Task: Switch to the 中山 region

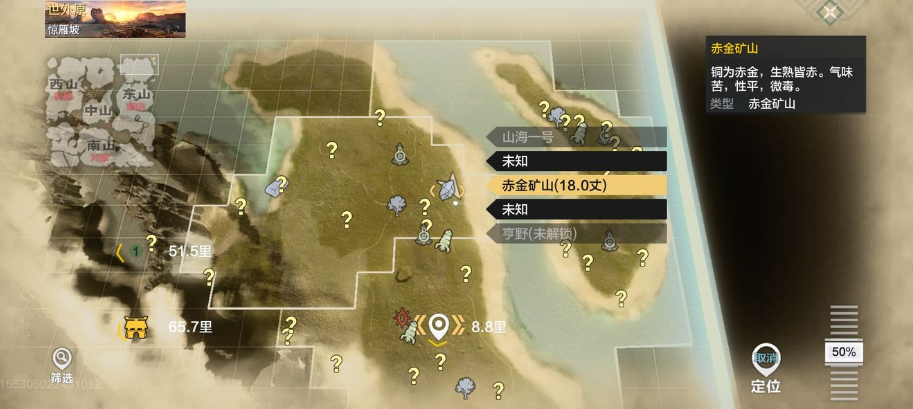Action: click(x=97, y=110)
